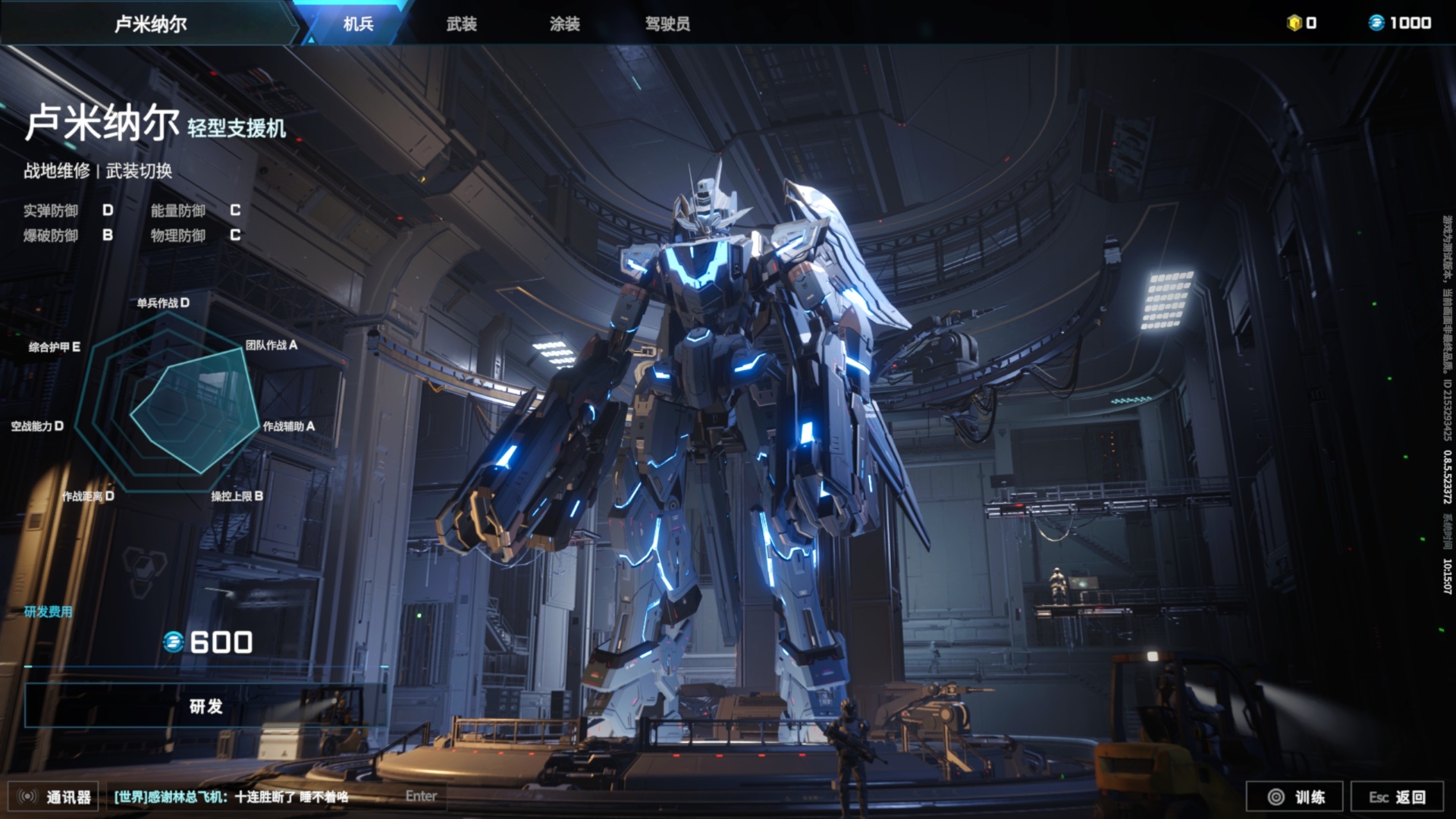Click the chat input box

pos(273,796)
